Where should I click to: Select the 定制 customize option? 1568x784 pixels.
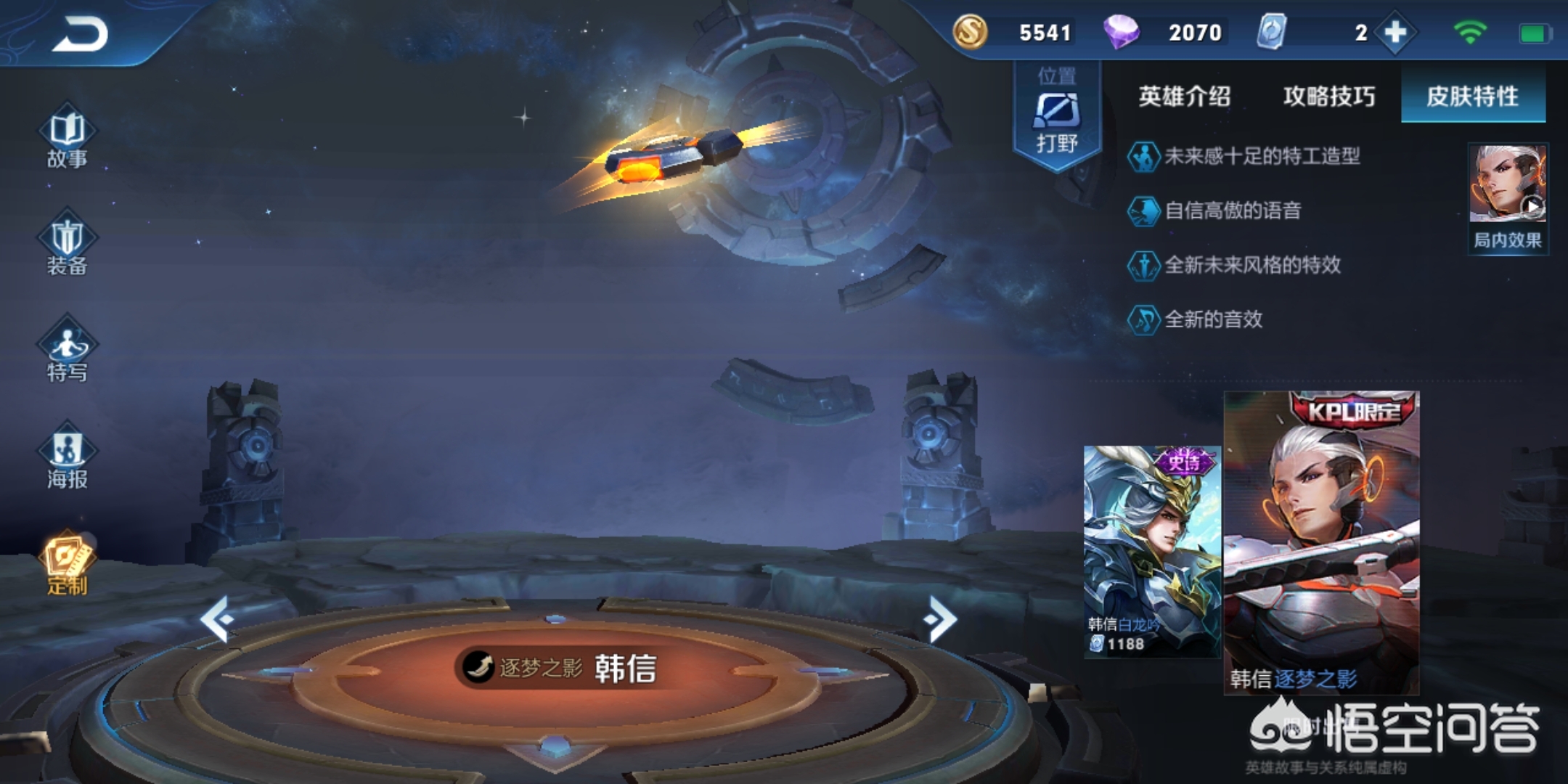[67, 565]
